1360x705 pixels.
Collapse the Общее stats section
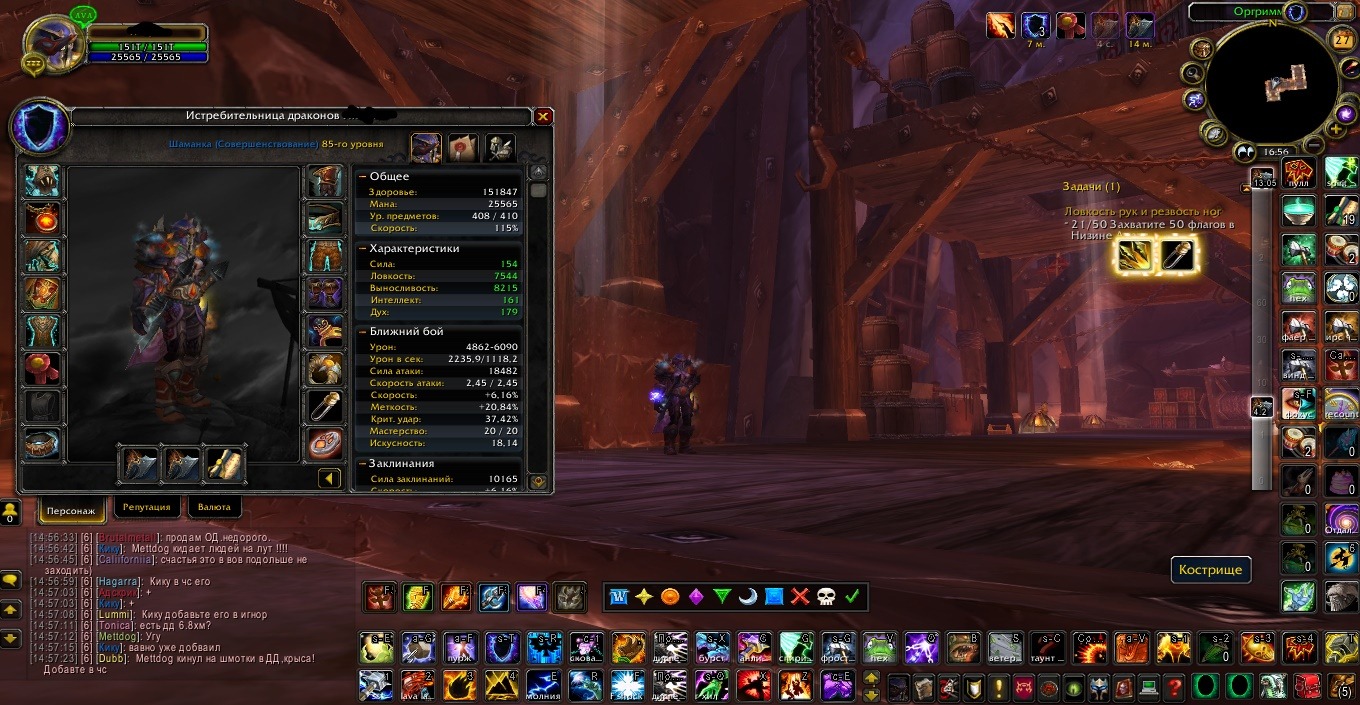click(363, 177)
